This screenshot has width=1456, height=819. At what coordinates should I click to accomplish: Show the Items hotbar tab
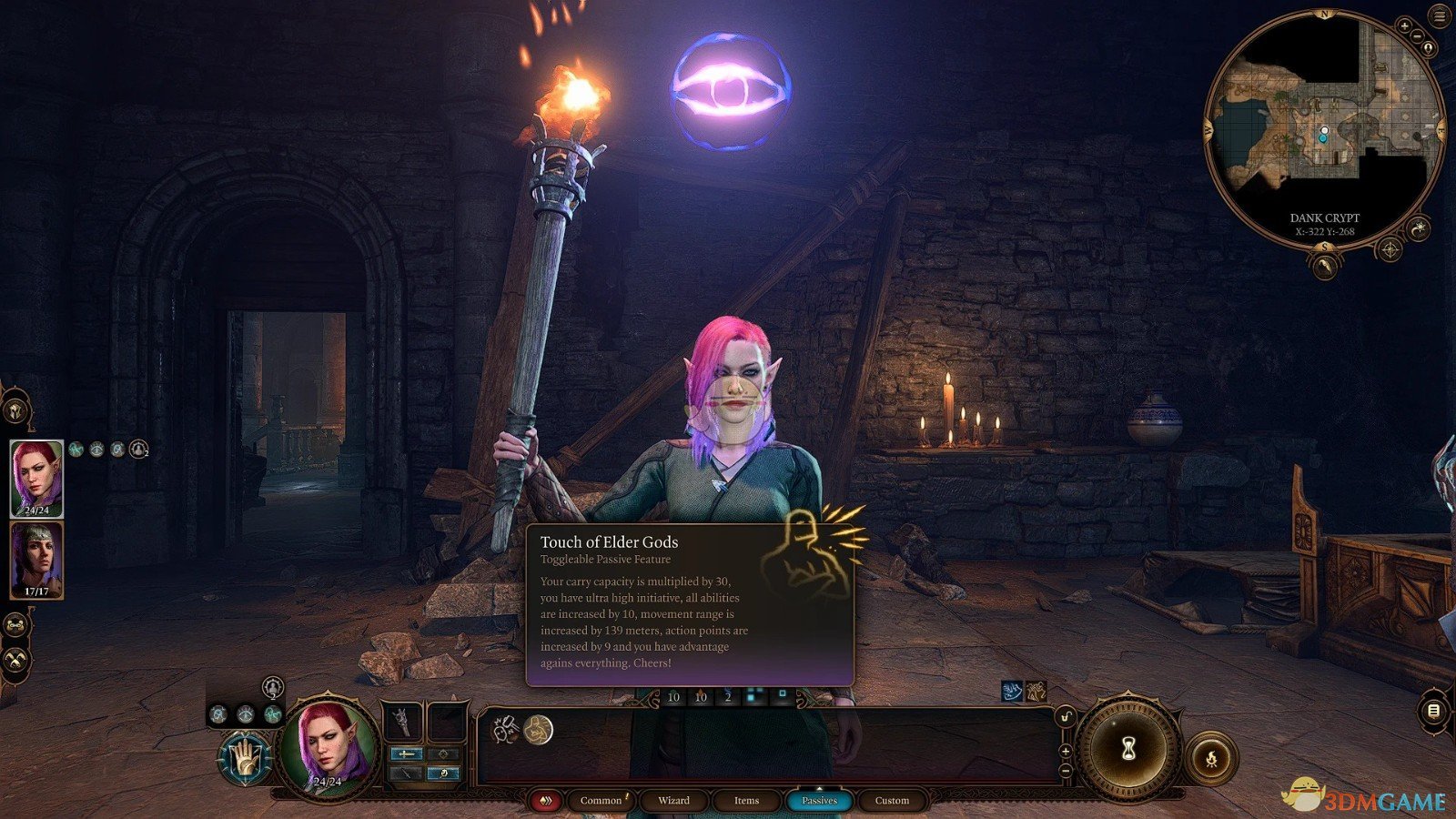(x=746, y=801)
